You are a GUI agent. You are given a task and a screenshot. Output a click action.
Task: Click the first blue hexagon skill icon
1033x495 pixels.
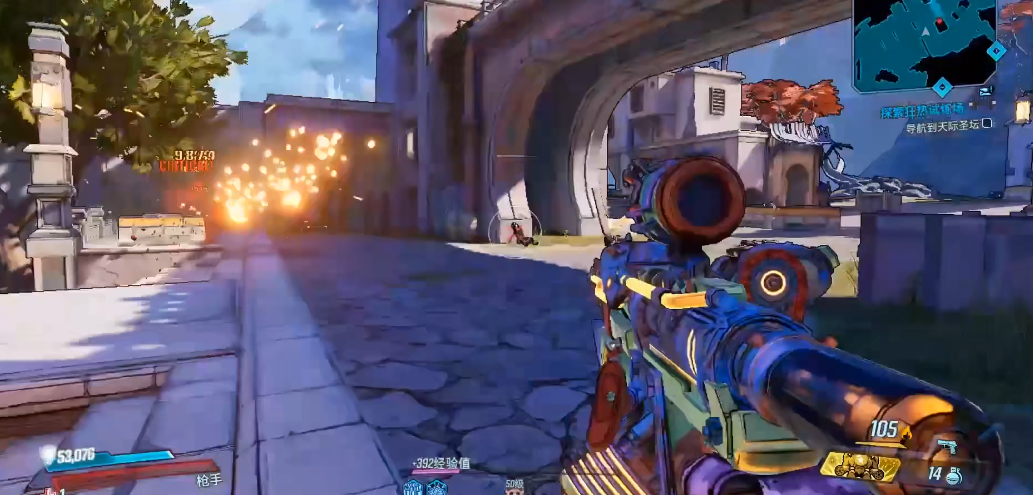click(x=411, y=487)
